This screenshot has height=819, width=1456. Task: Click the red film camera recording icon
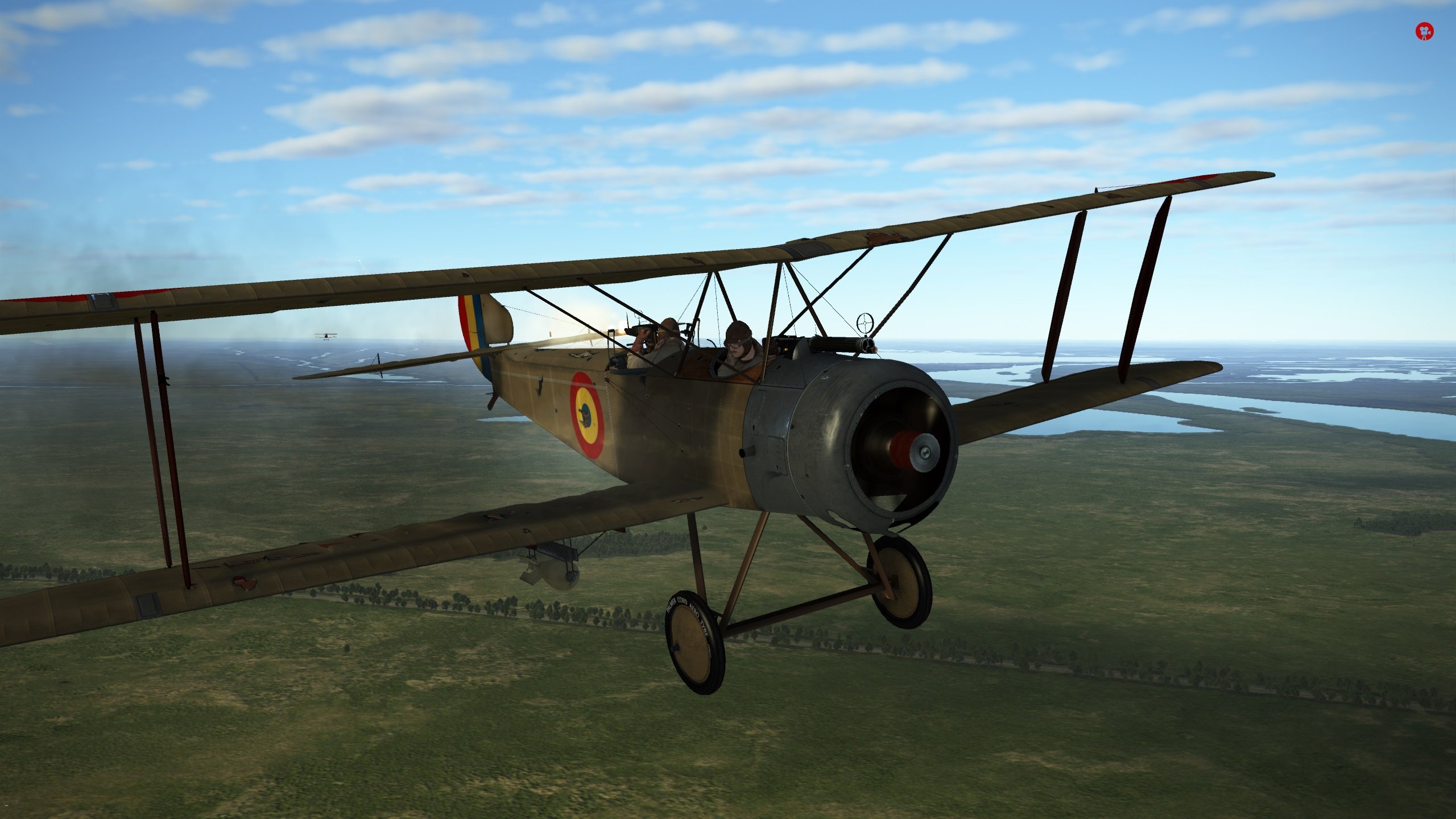[1424, 31]
